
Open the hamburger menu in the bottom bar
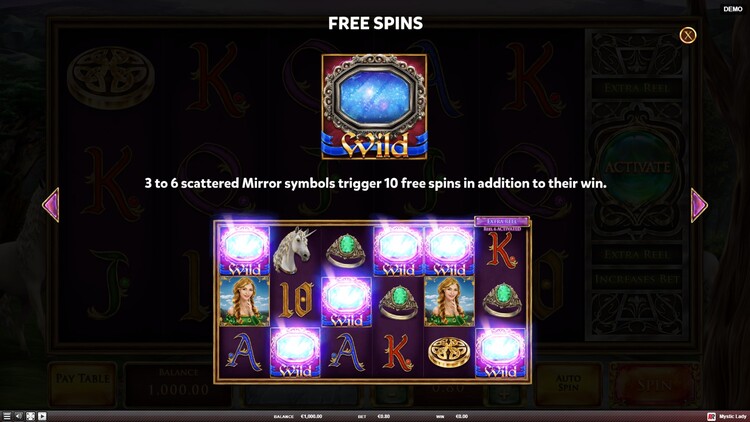(x=7, y=416)
